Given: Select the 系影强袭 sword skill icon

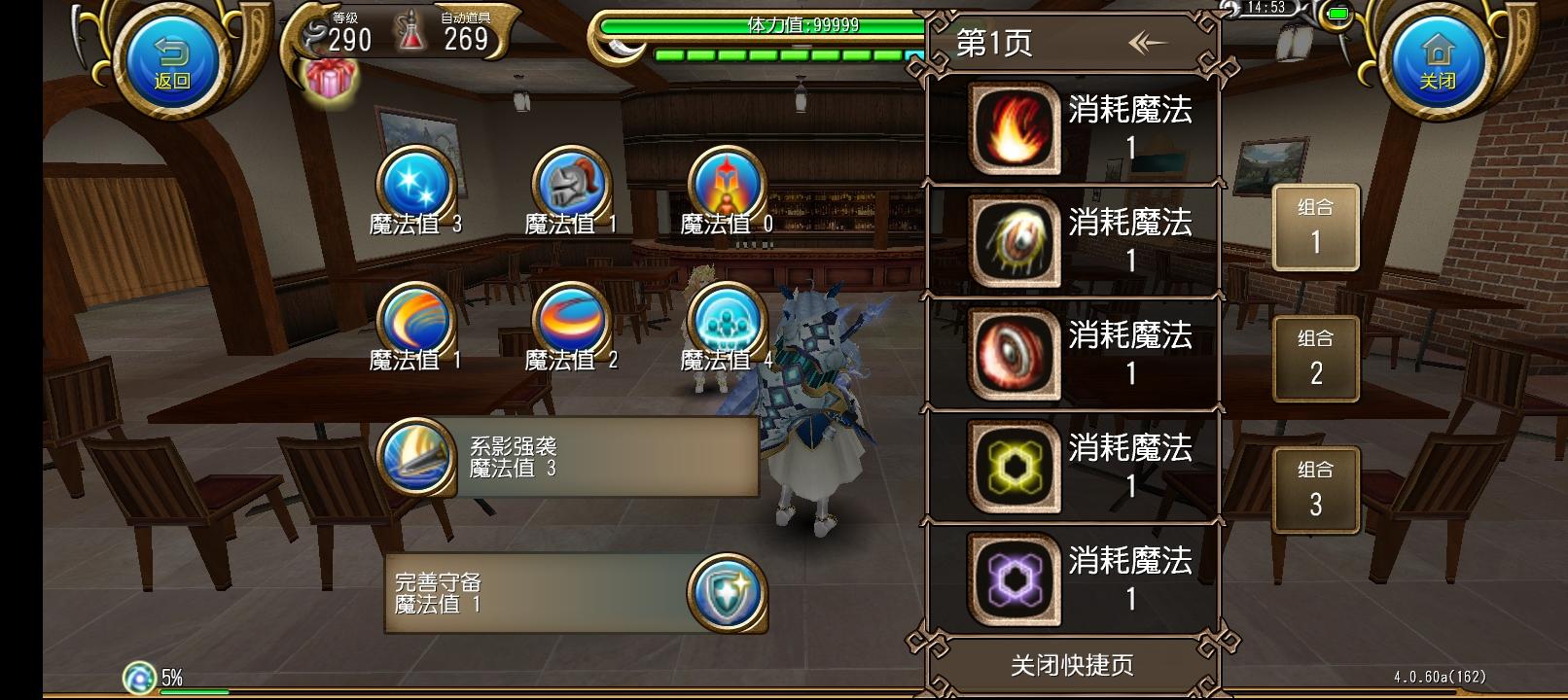Looking at the screenshot, I should click(416, 457).
